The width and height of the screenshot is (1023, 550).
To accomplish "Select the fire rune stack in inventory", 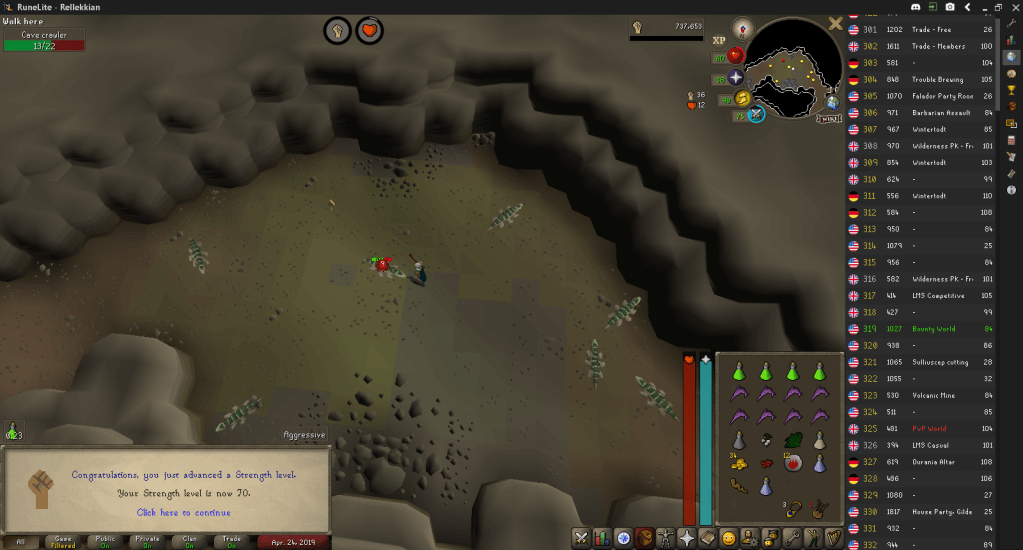I will click(792, 463).
